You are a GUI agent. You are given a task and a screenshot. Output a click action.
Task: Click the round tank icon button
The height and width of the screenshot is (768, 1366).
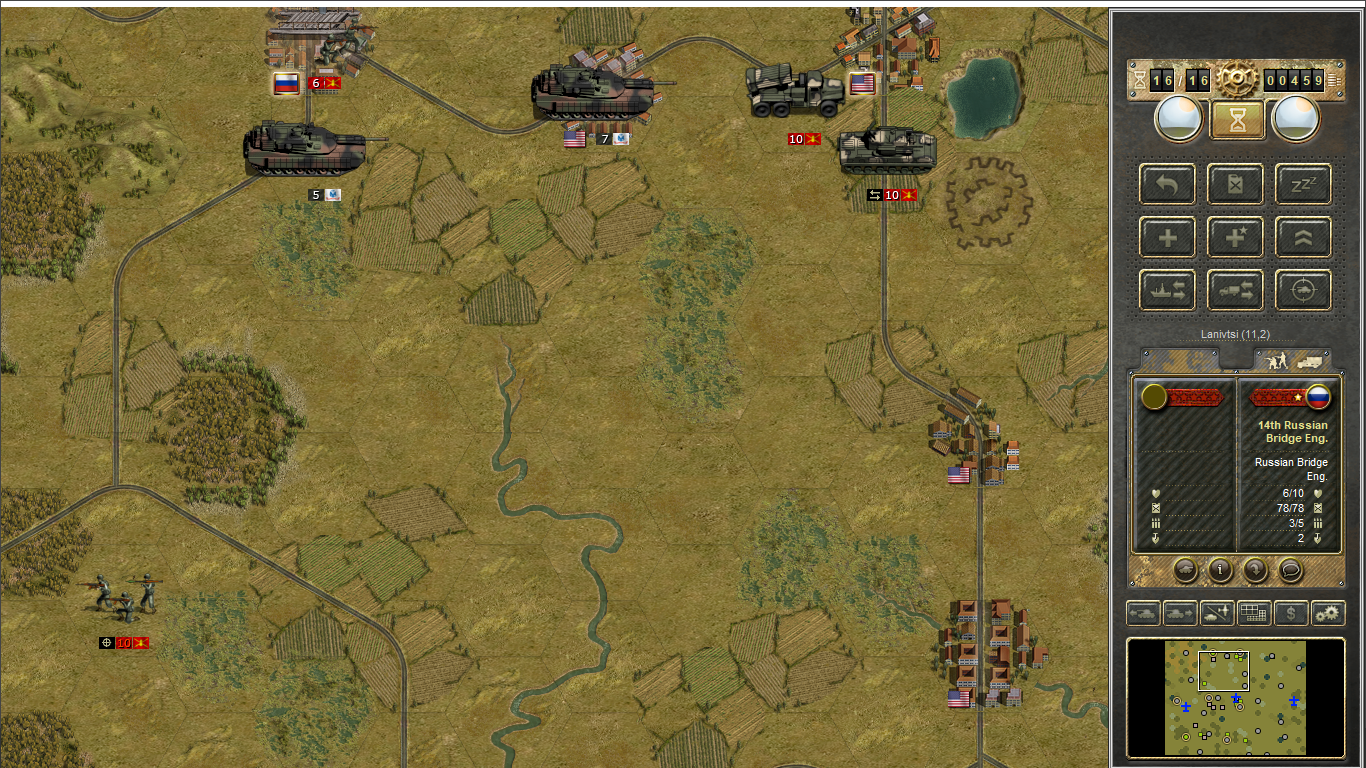coord(1185,570)
